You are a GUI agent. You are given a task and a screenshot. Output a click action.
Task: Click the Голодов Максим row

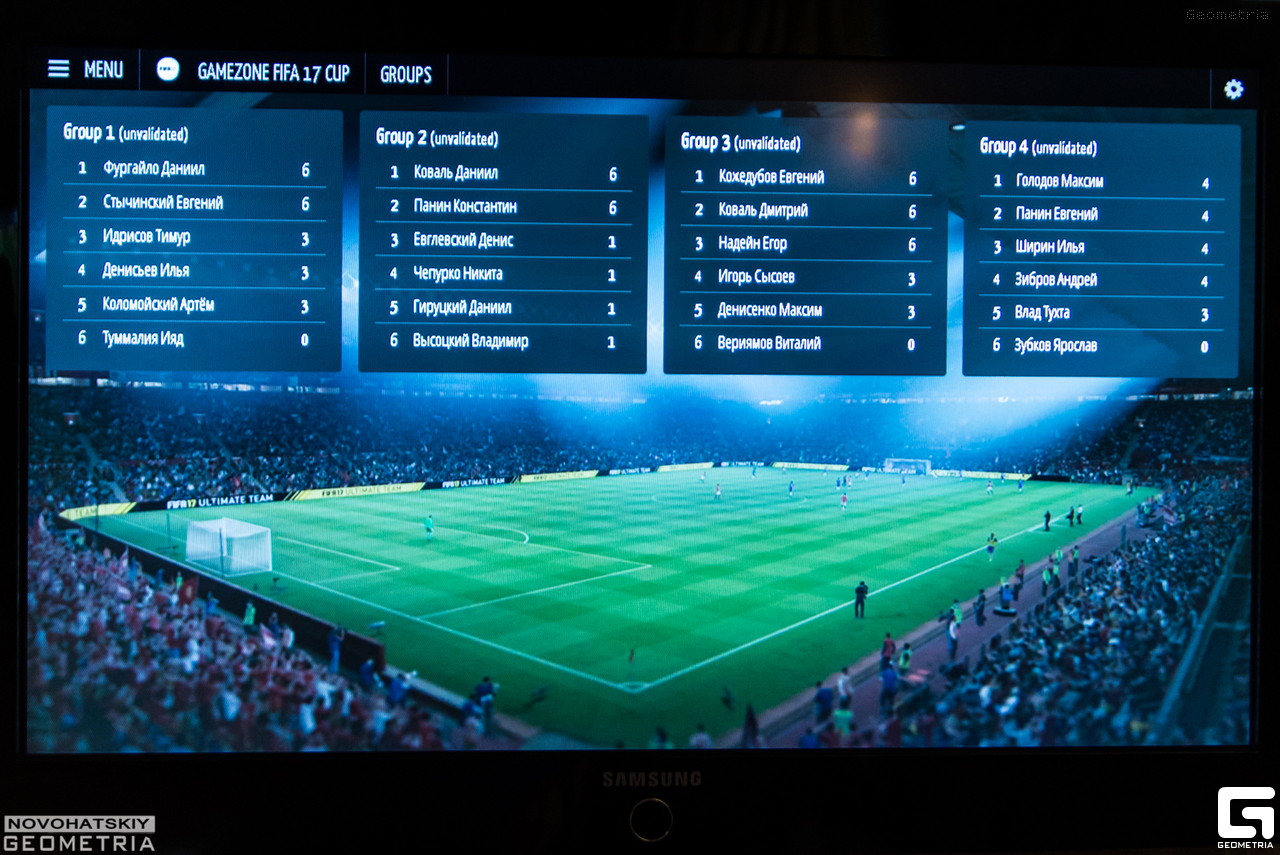1060,181
